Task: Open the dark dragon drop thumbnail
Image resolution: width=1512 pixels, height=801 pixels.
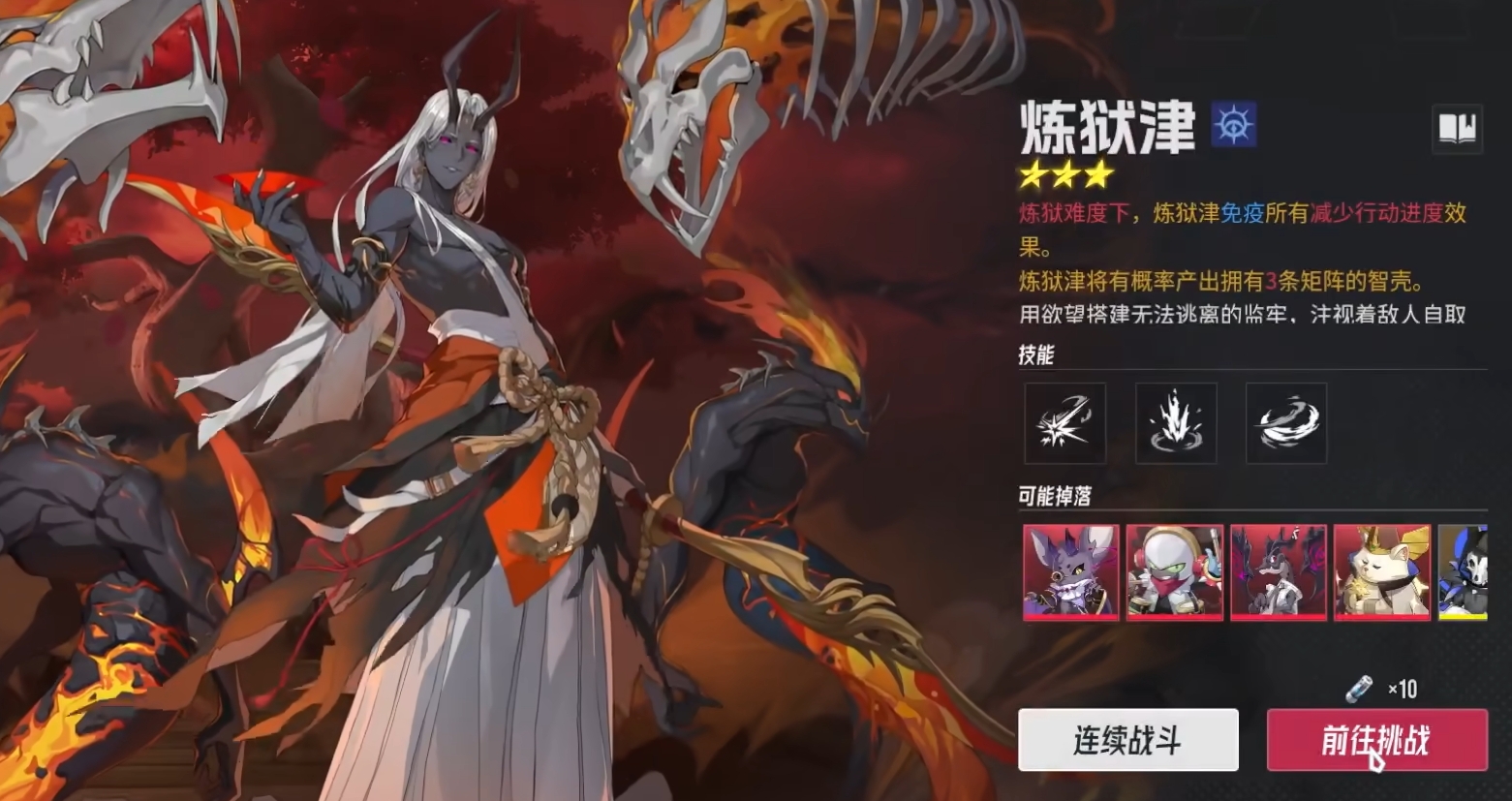Action: (x=1279, y=572)
